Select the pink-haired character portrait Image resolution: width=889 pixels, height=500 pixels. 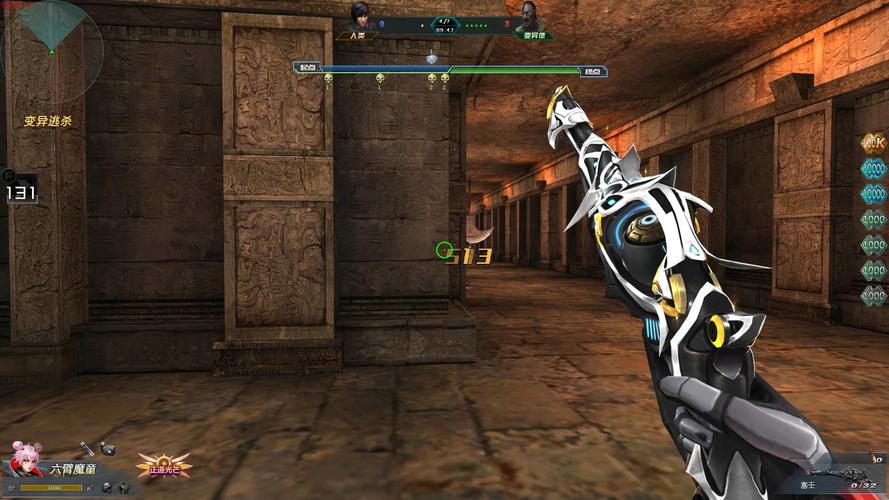[x=24, y=460]
